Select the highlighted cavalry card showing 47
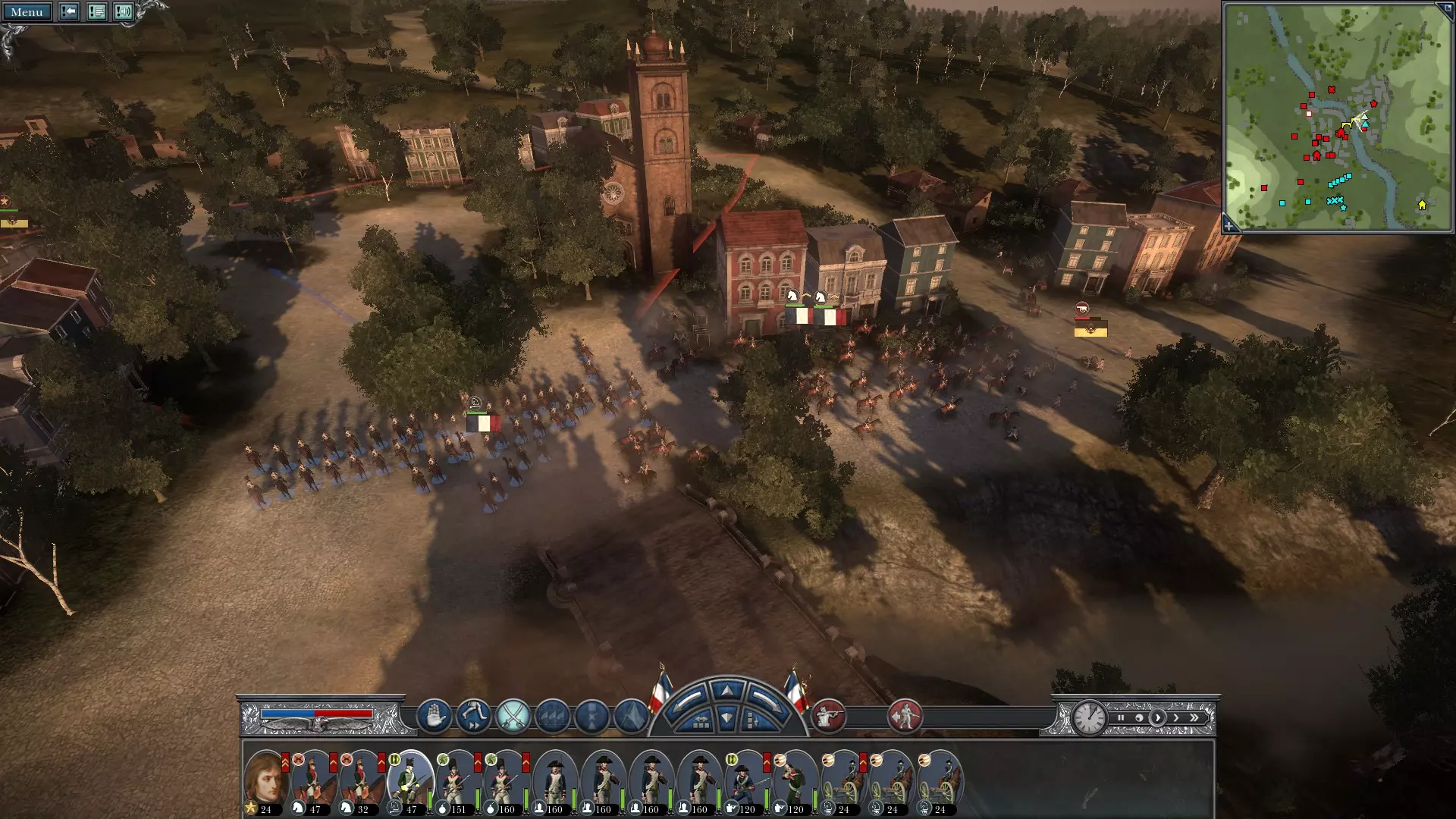 pos(409,781)
